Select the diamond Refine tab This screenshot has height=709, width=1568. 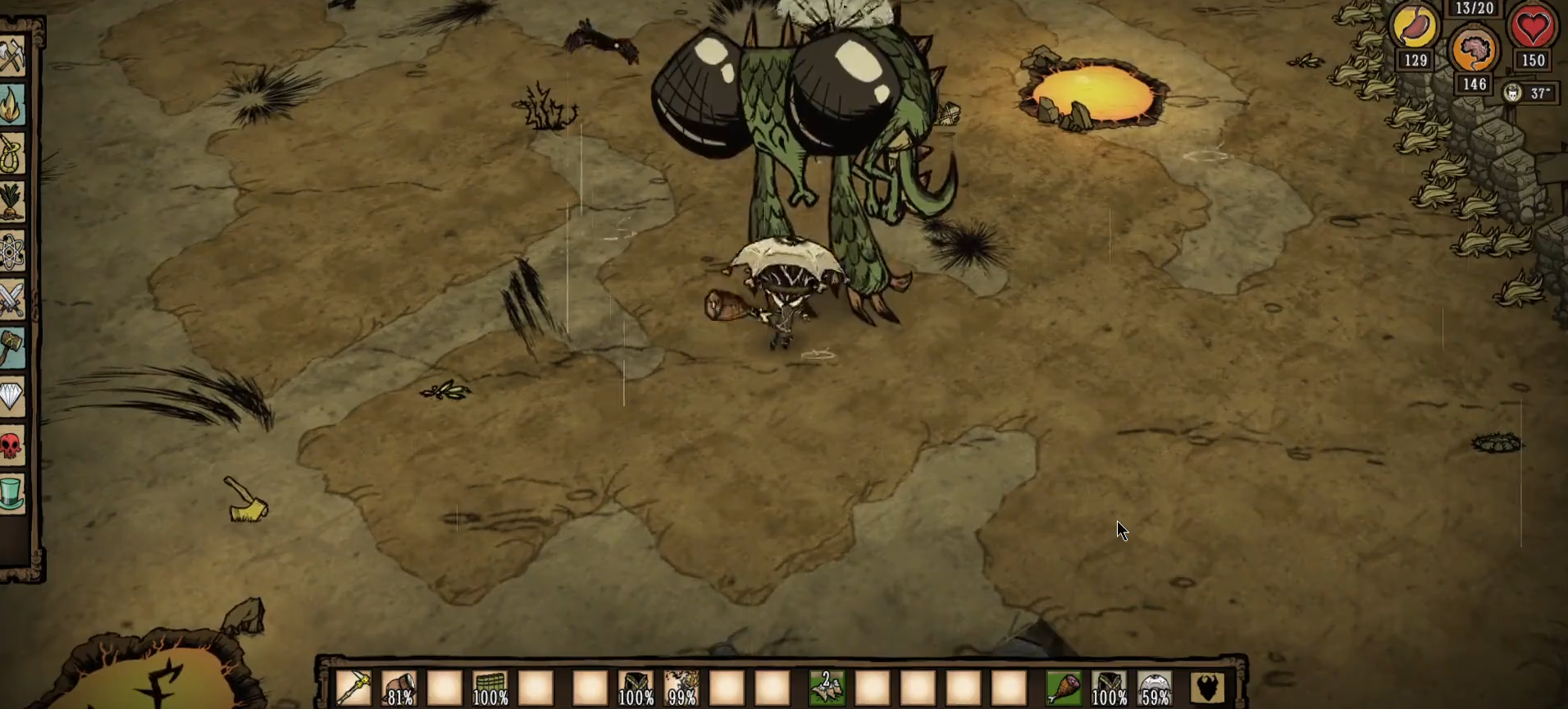[x=13, y=397]
